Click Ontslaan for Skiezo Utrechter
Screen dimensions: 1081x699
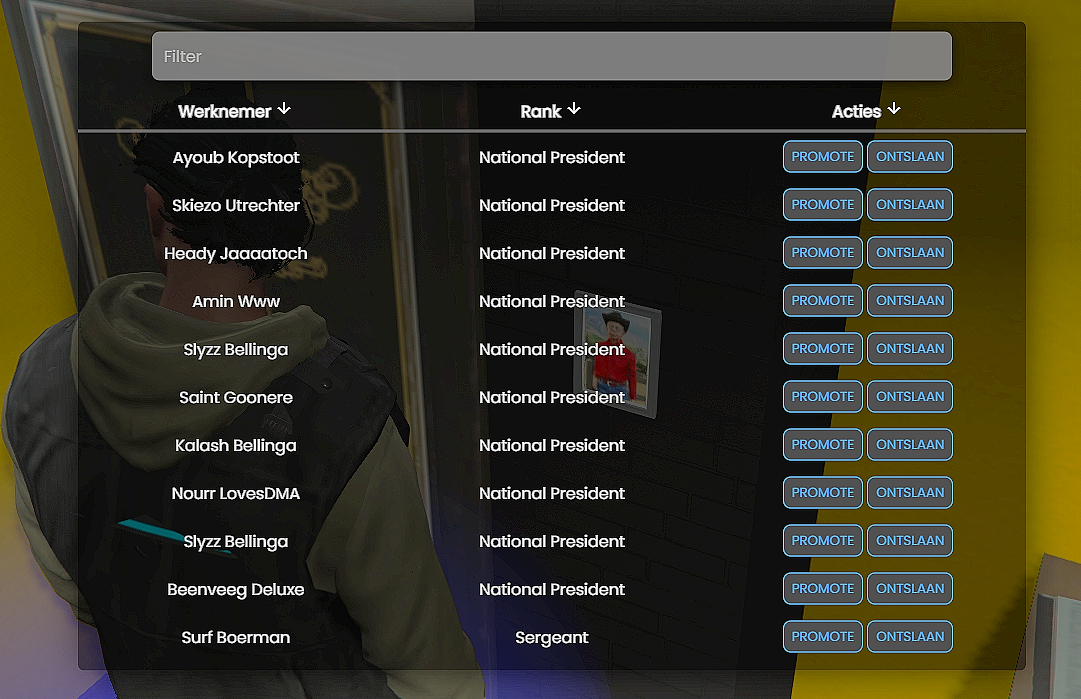(909, 205)
